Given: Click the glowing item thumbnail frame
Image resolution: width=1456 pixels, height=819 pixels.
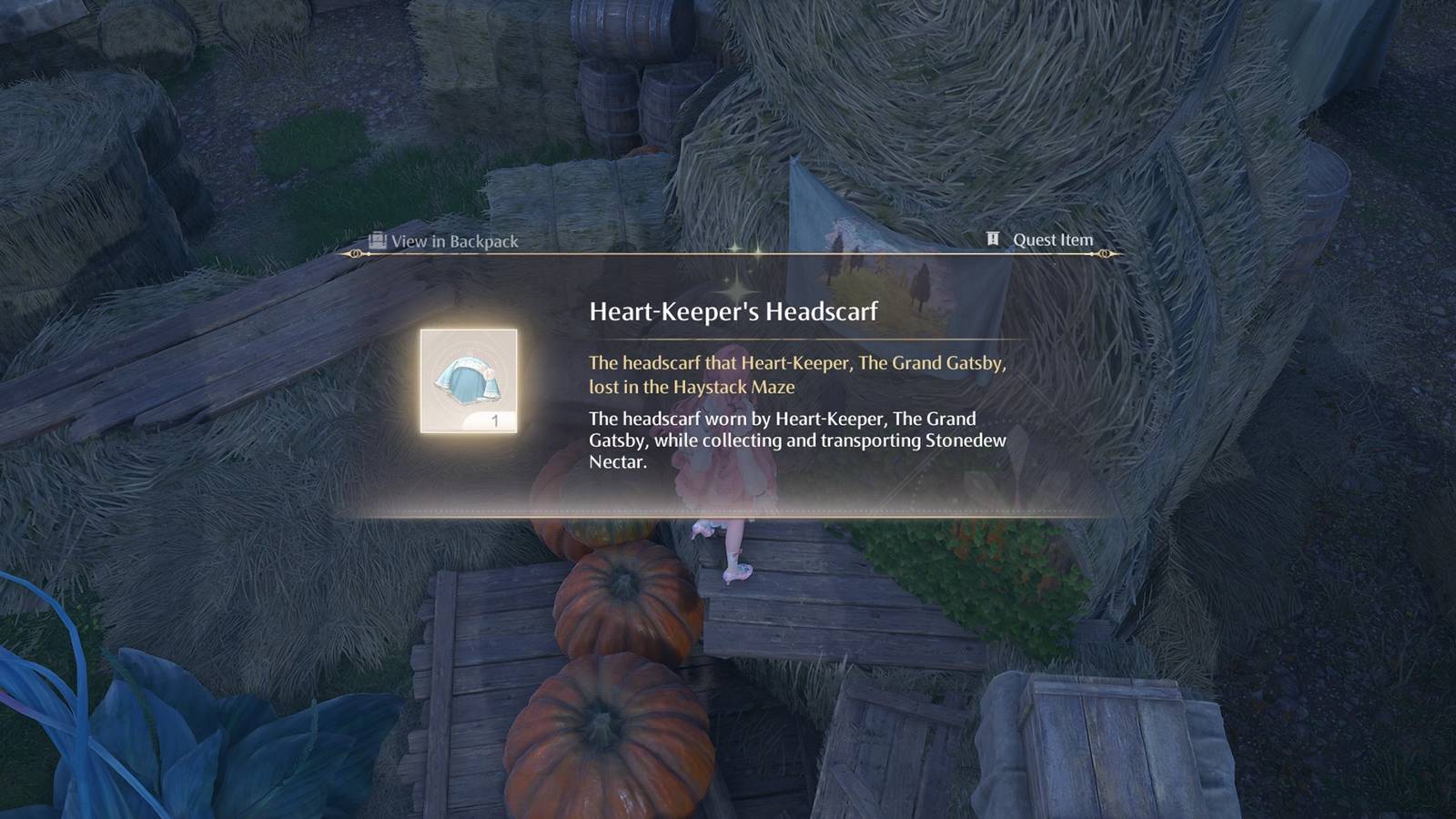Looking at the screenshot, I should pos(471,382).
